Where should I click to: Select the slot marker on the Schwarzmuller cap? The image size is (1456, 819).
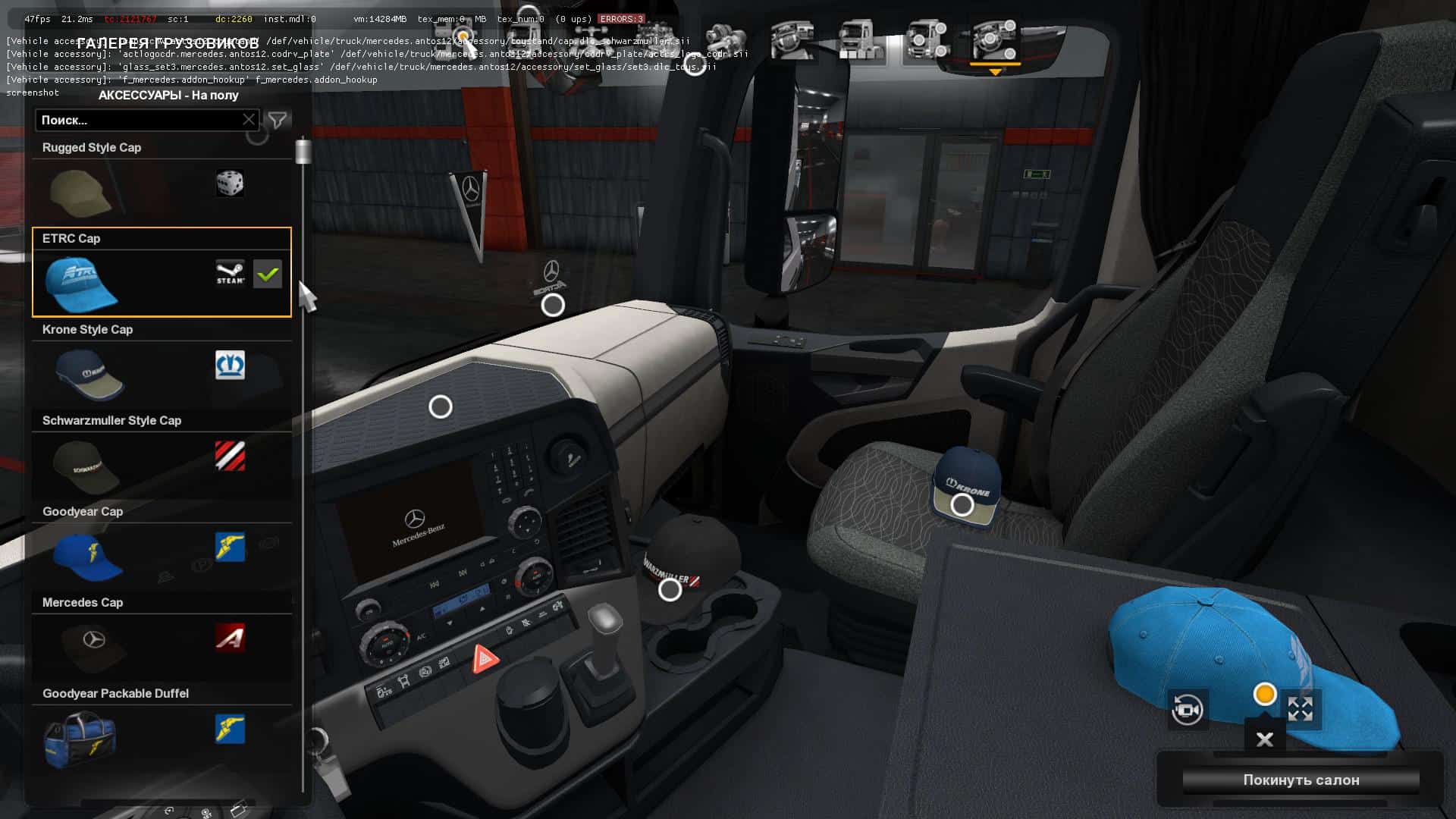670,589
